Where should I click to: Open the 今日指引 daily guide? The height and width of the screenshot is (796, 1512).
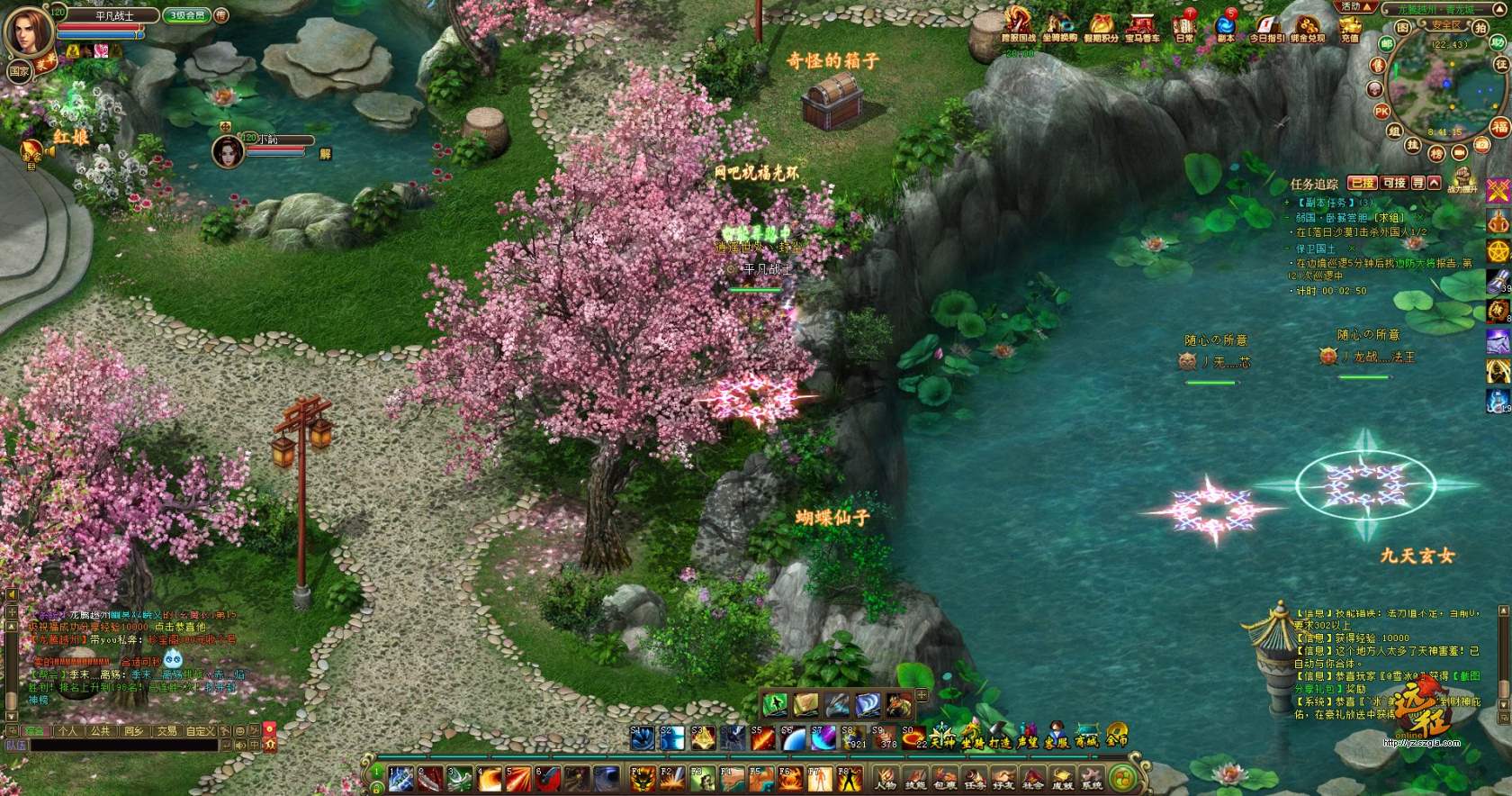(x=1266, y=26)
